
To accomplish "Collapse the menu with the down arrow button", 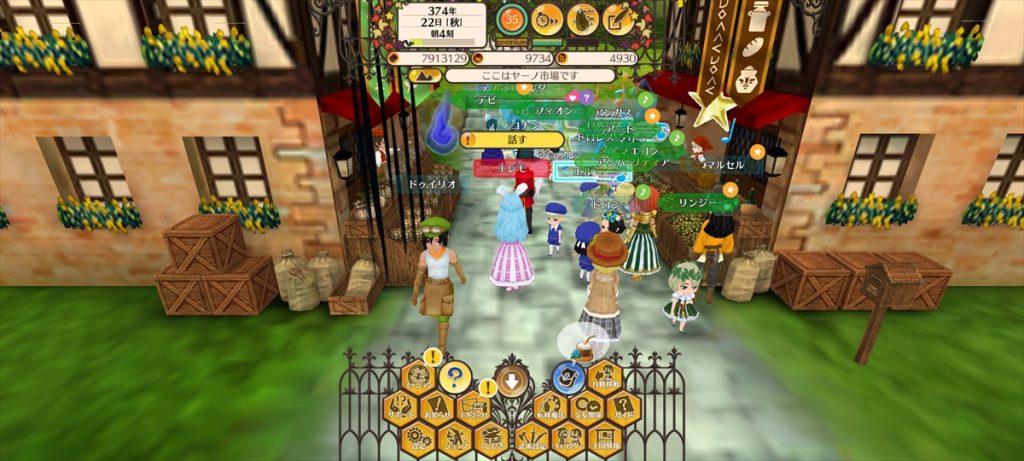I will (511, 380).
